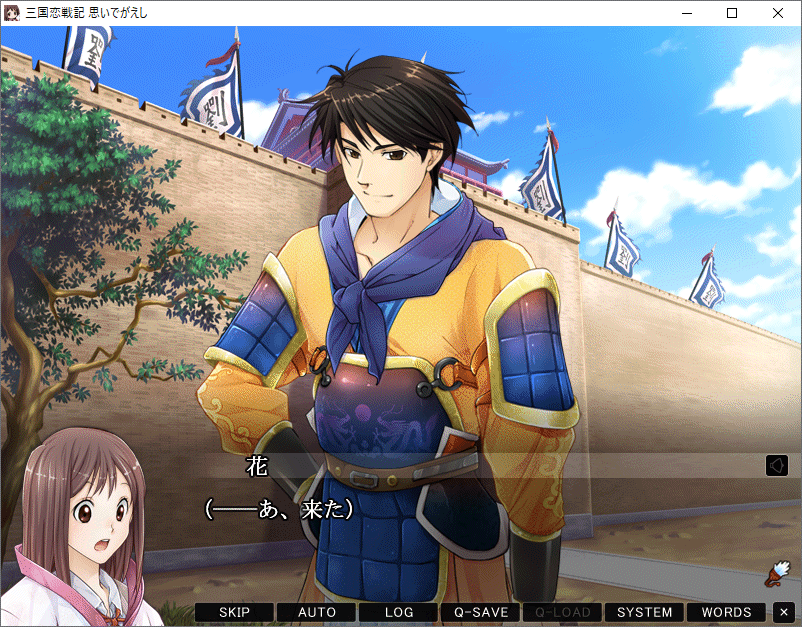Replay the voice with the speaker icon
Image resolution: width=802 pixels, height=627 pixels.
tap(777, 466)
